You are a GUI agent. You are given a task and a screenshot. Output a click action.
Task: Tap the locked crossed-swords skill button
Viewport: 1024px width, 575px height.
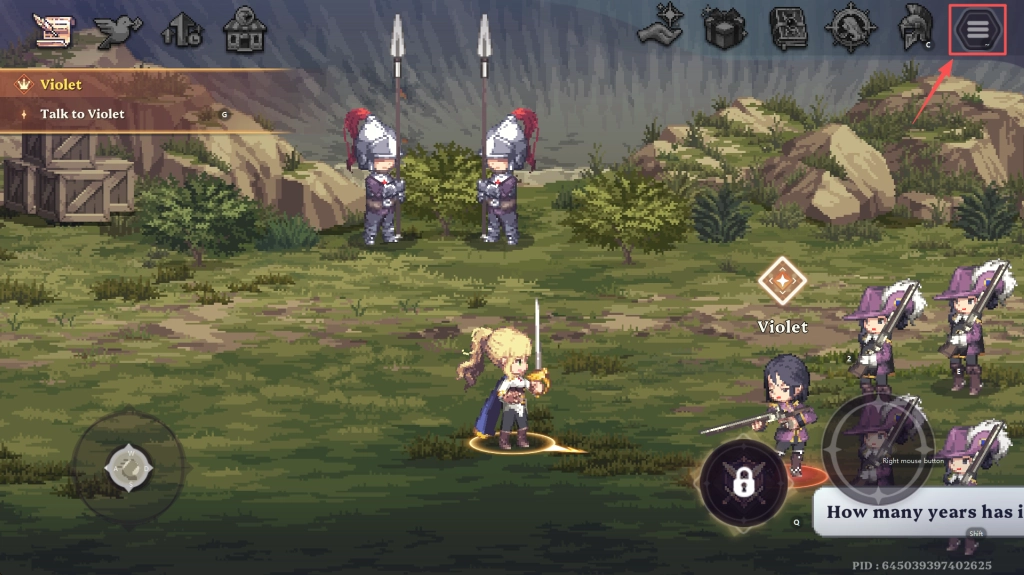pyautogui.click(x=743, y=483)
